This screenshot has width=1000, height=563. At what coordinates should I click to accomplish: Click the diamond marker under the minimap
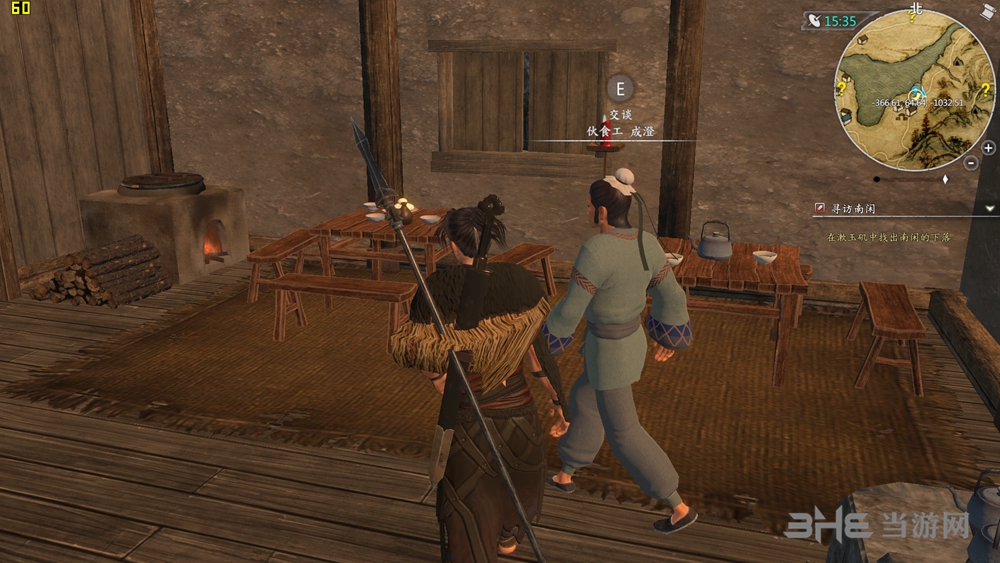click(x=945, y=179)
